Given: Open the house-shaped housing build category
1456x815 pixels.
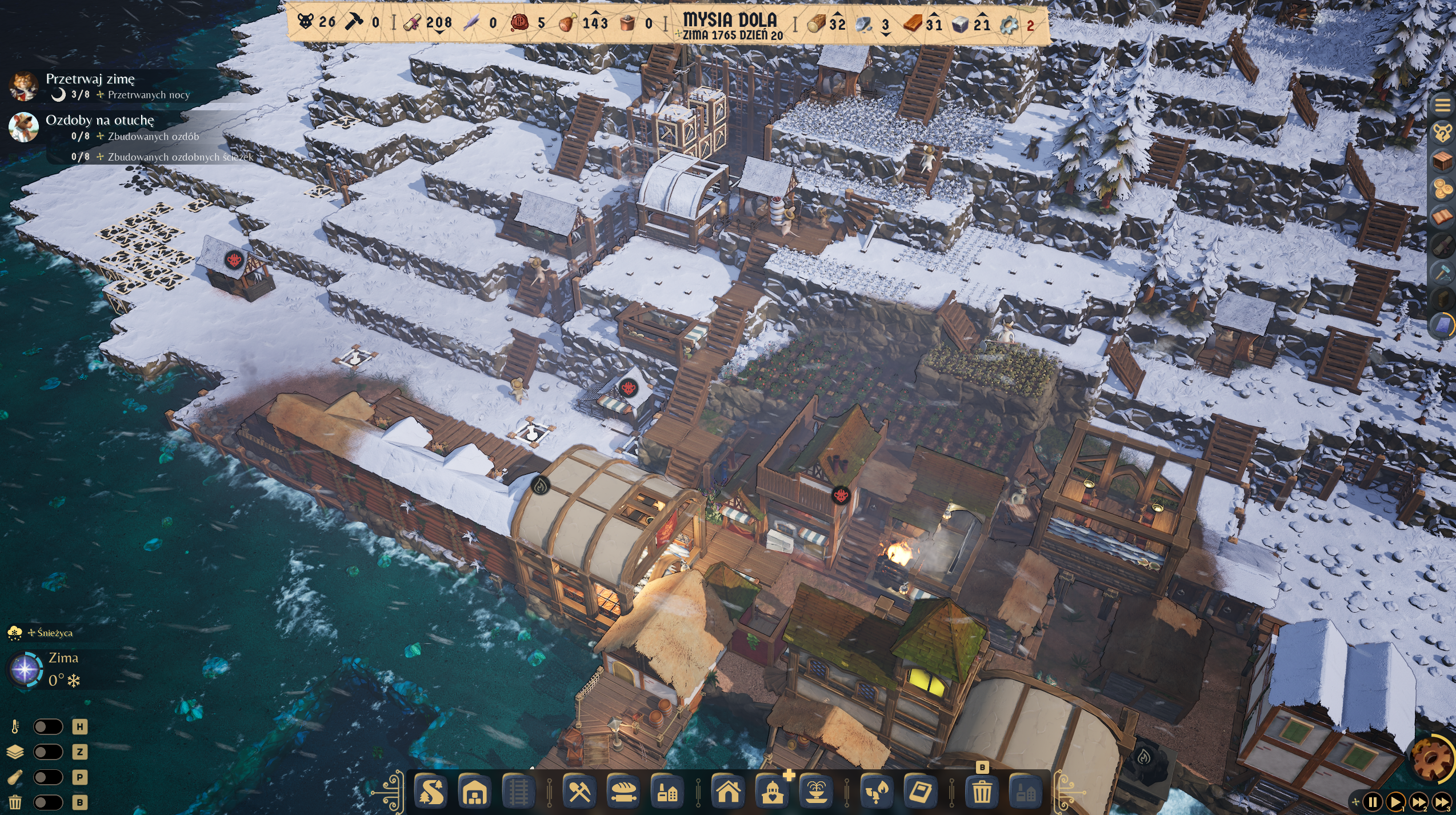Looking at the screenshot, I should coord(728,792).
